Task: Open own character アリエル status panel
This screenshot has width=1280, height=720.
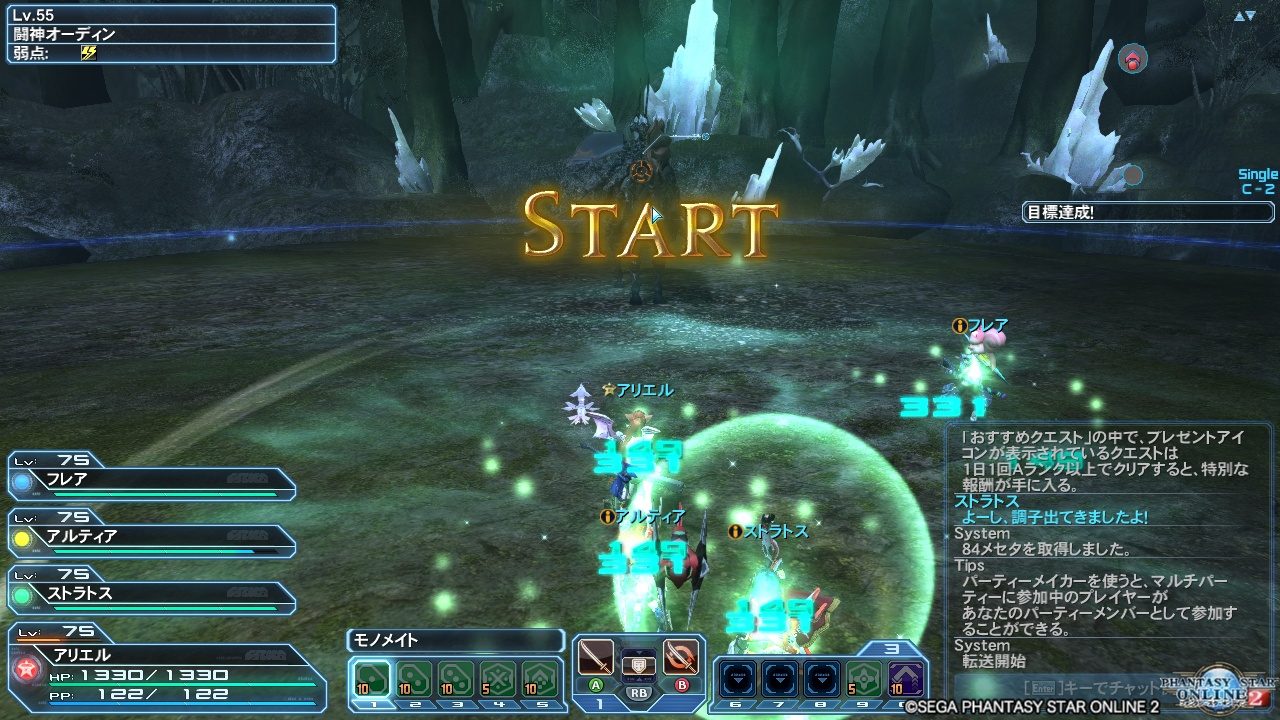Action: (x=165, y=665)
